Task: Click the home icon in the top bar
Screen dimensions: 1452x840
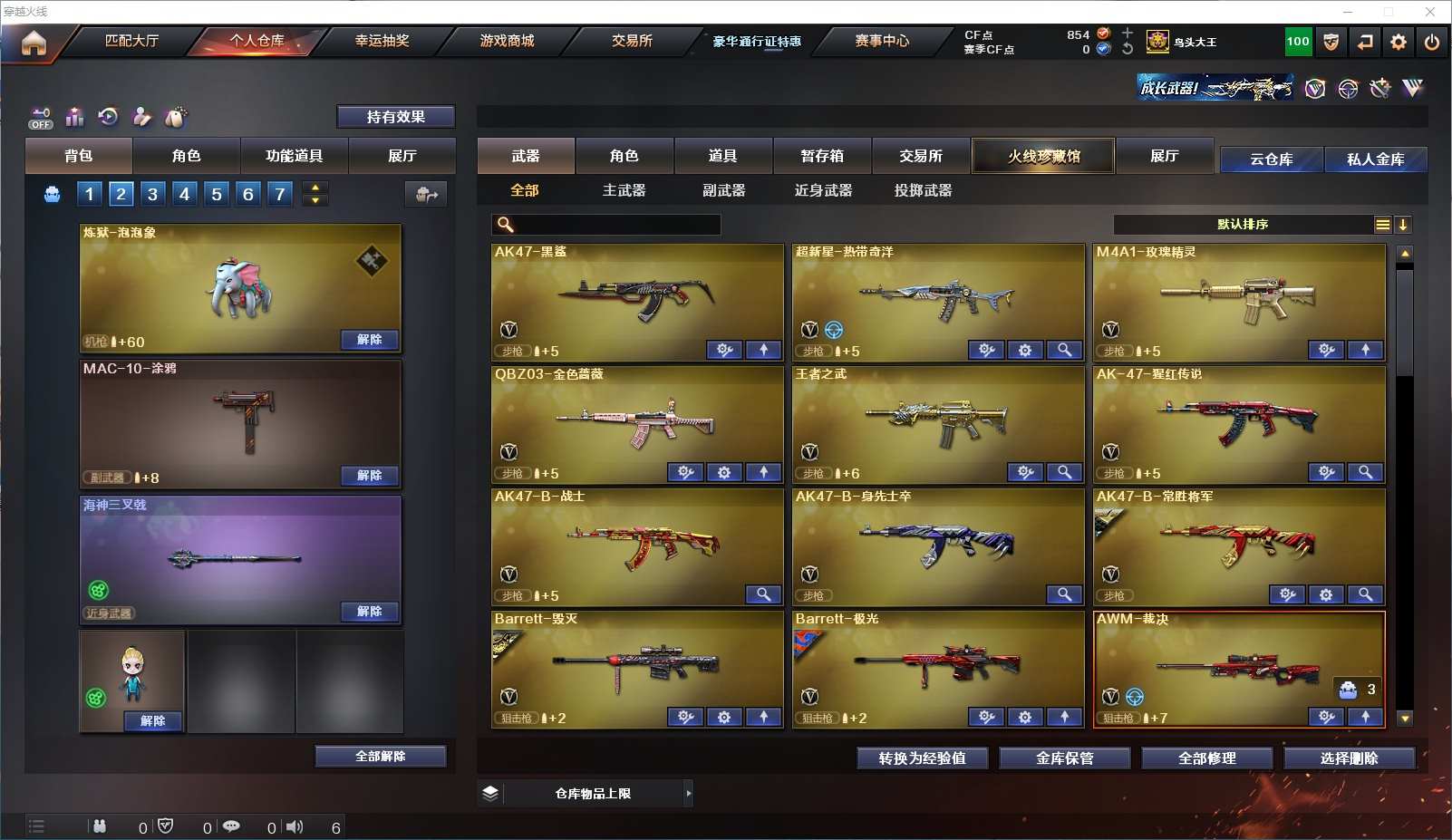Action: tap(34, 43)
